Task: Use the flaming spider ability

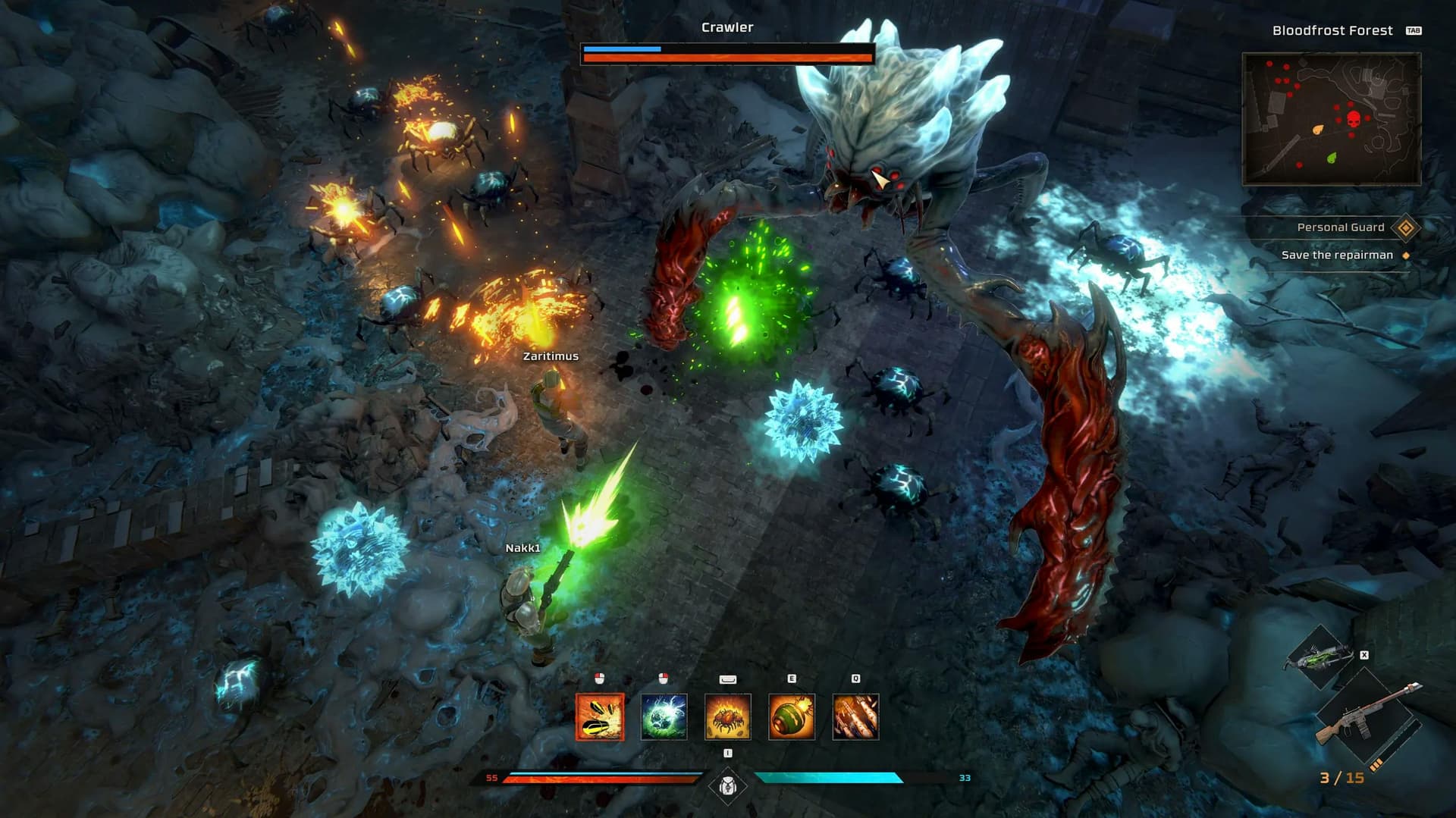Action: [728, 716]
